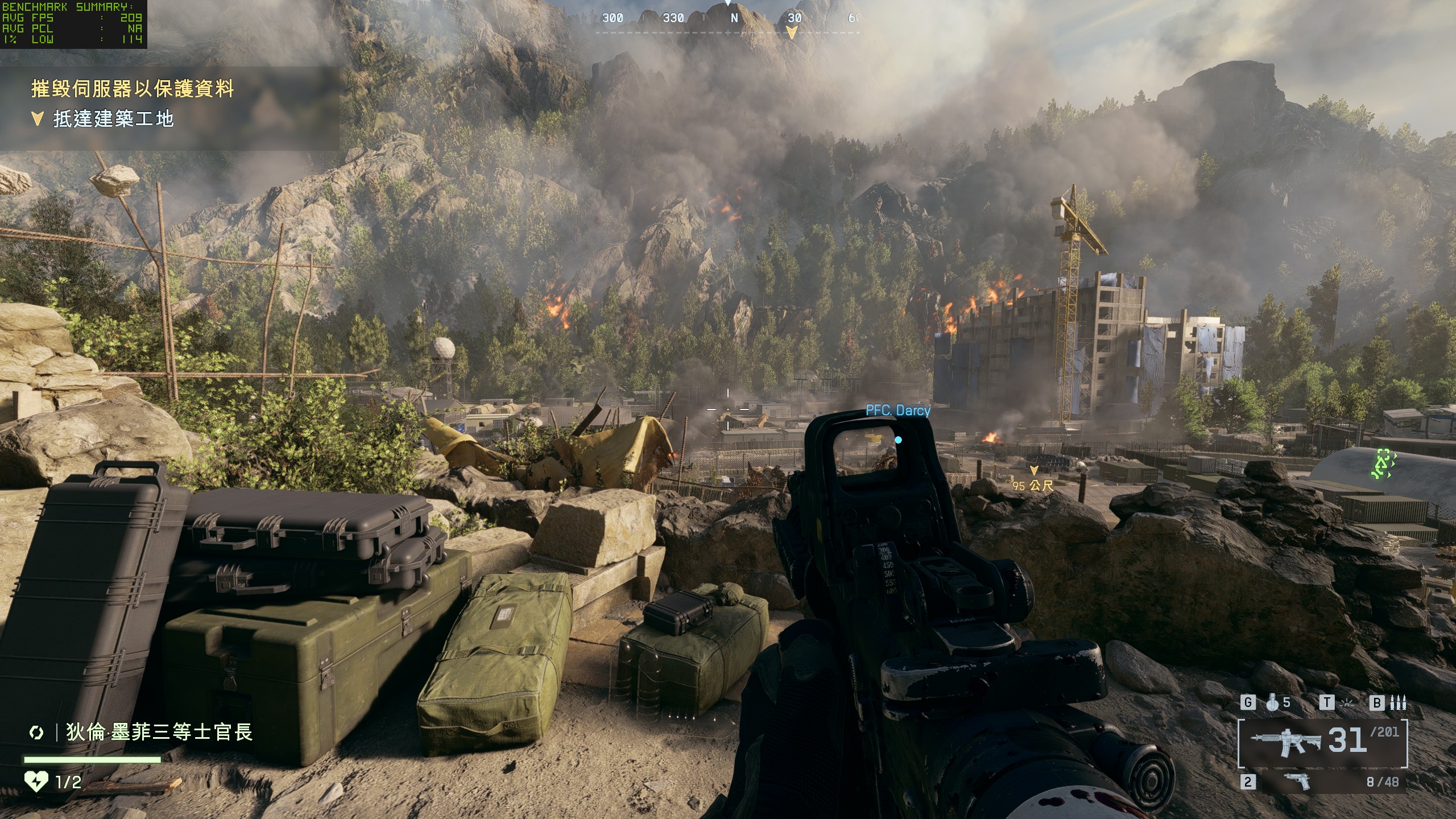1456x819 pixels.
Task: Open the objective tracker 摧毀伺服器以保護資料
Action: [133, 89]
